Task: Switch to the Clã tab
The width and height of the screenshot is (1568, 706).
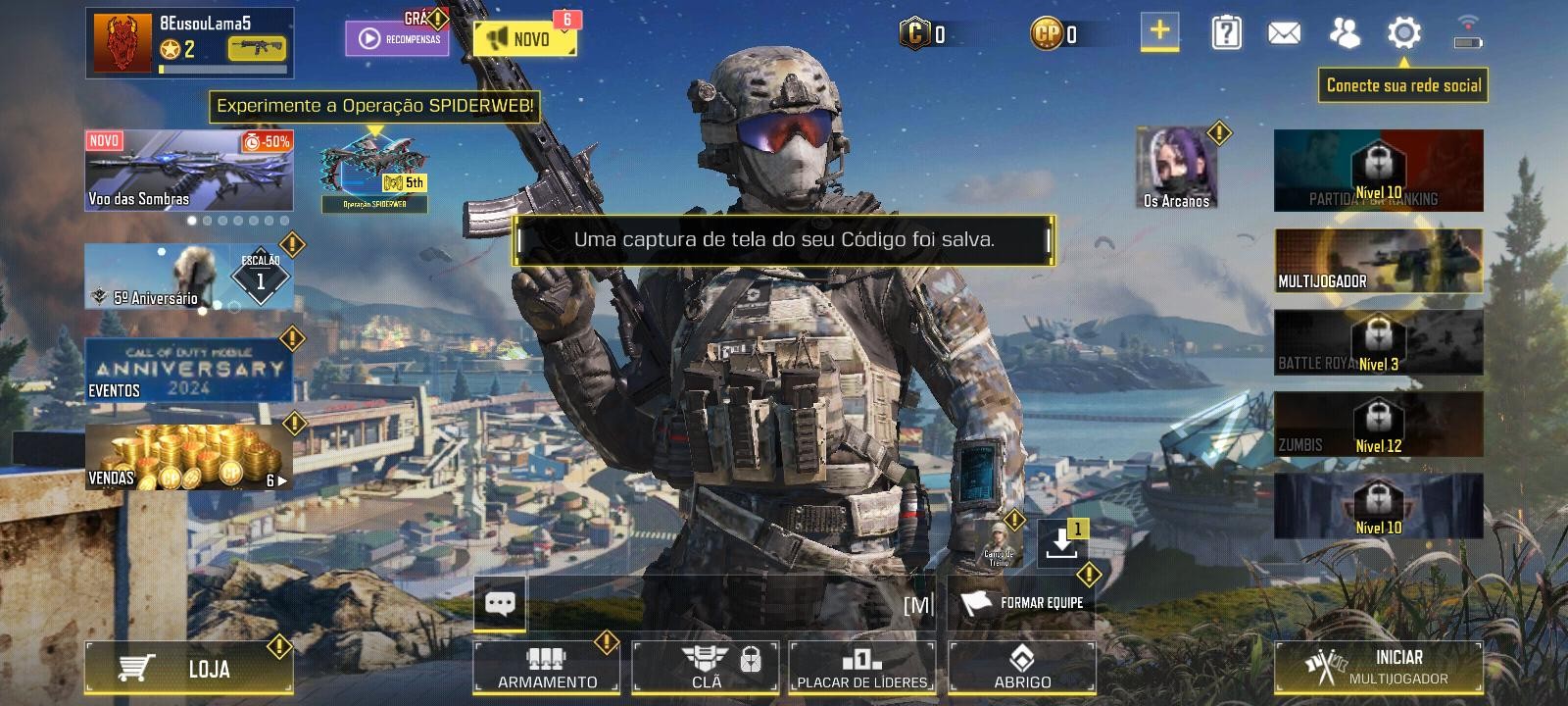Action: coord(705,665)
